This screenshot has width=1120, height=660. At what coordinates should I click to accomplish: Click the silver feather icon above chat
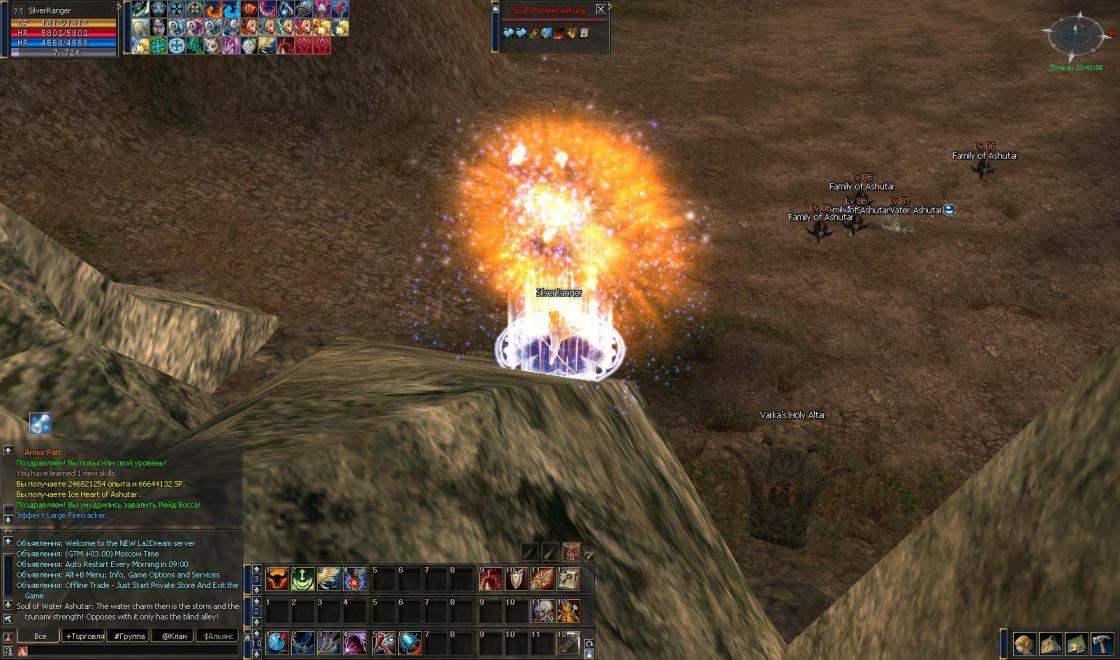(x=40, y=424)
